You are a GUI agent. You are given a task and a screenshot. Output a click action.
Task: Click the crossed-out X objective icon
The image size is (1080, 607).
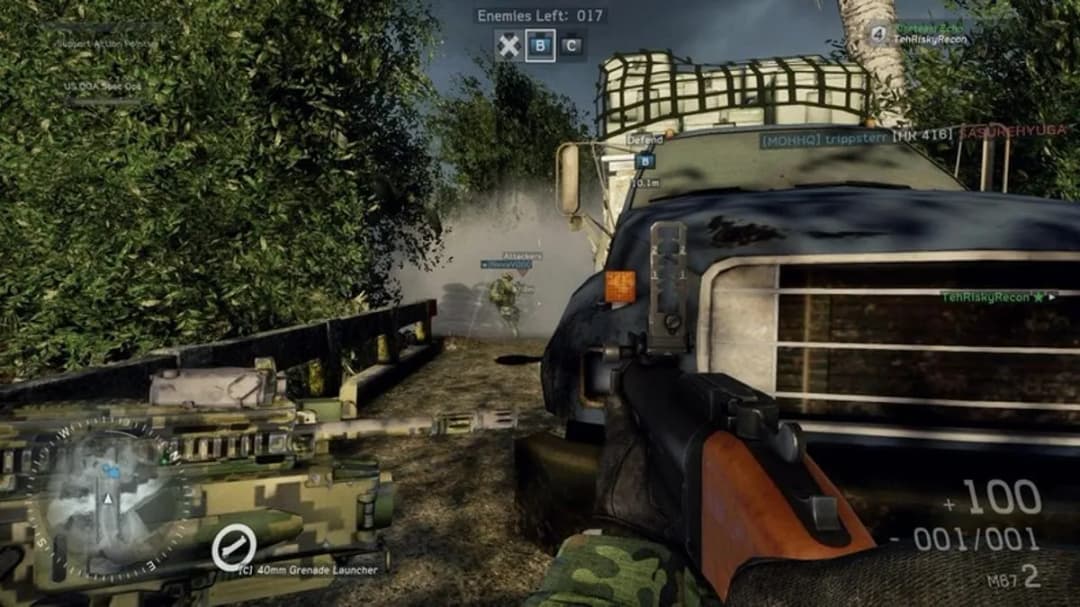click(509, 45)
